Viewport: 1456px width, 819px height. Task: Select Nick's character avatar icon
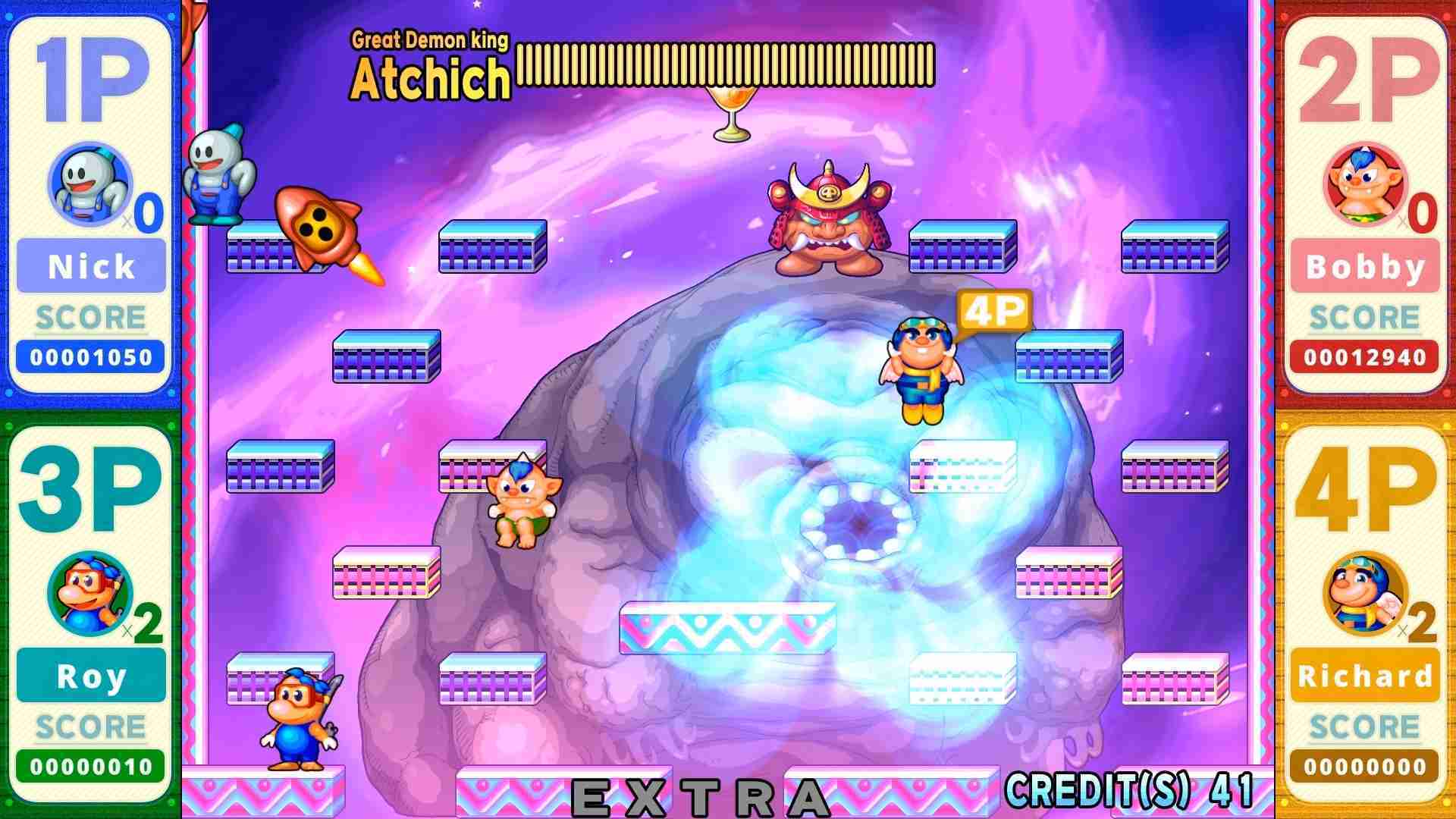pos(89,182)
